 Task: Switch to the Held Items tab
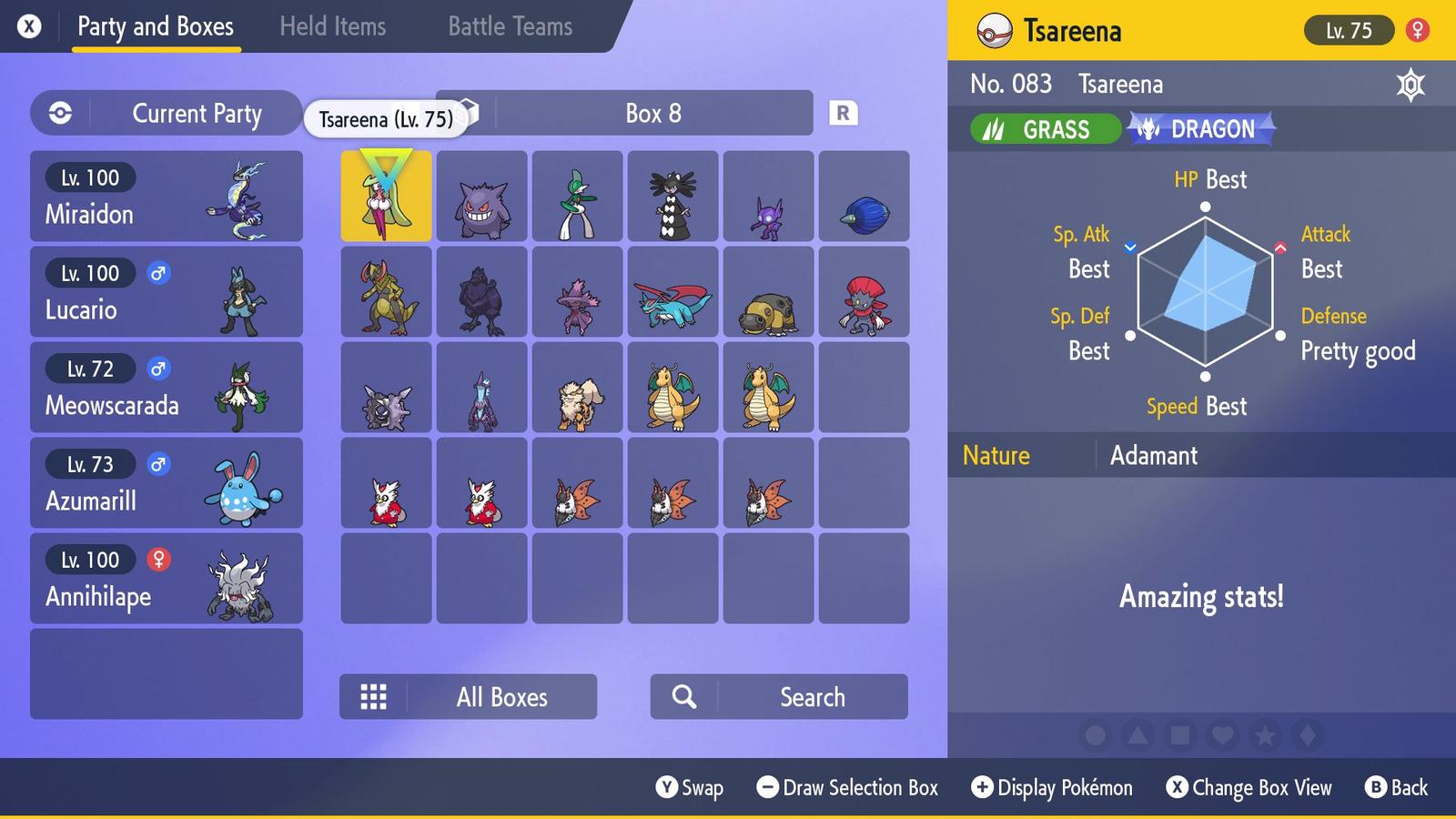pyautogui.click(x=332, y=26)
